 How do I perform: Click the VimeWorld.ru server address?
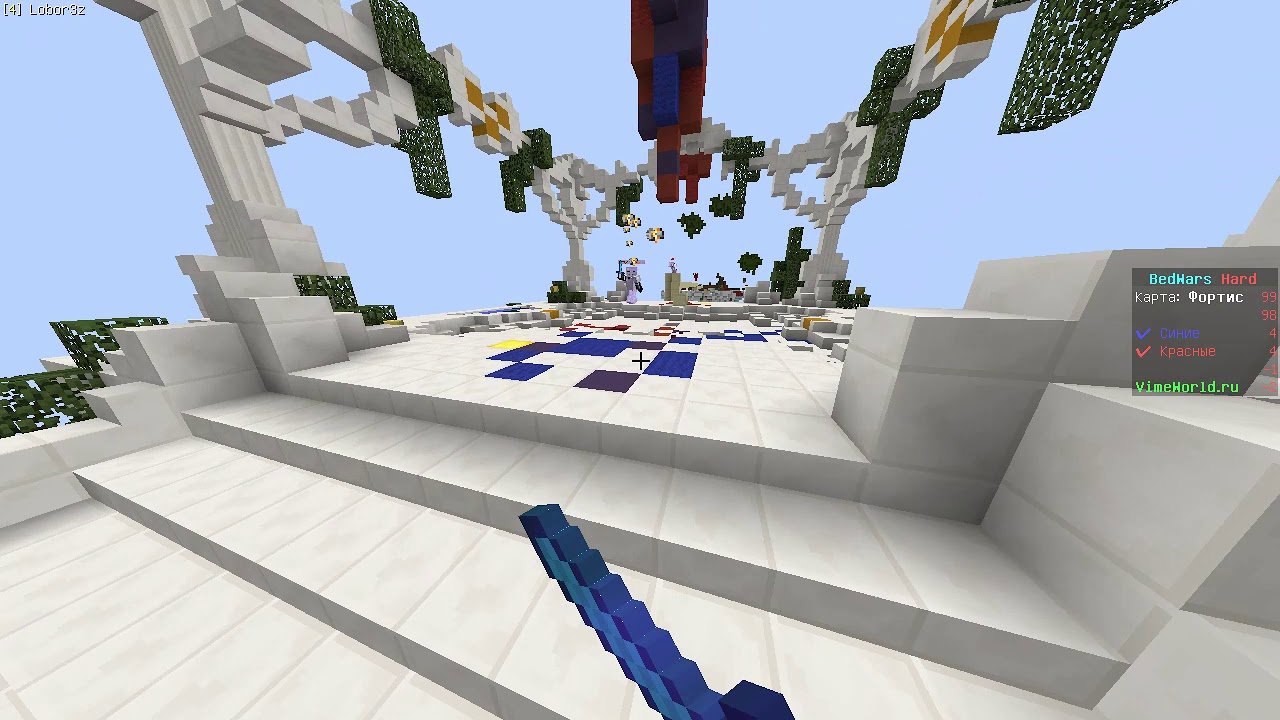(1187, 387)
